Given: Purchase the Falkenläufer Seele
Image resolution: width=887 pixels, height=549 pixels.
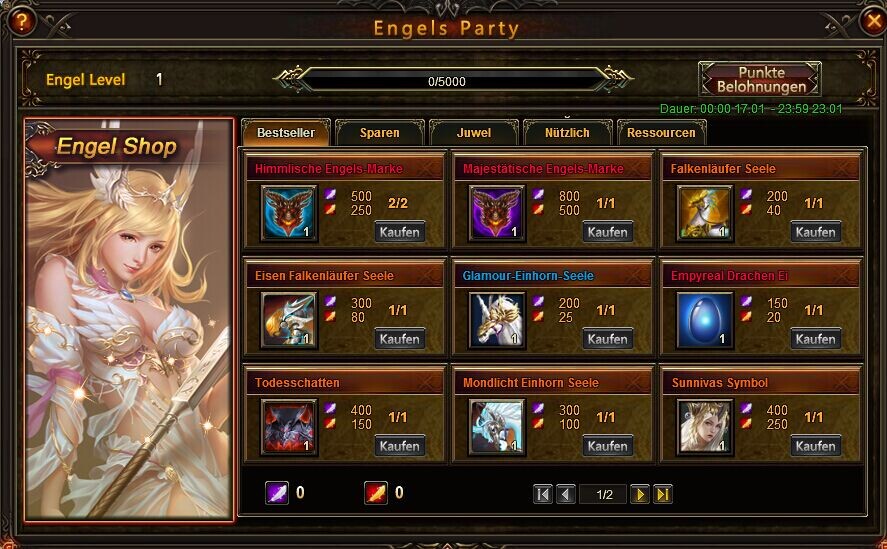Looking at the screenshot, I should click(x=815, y=232).
